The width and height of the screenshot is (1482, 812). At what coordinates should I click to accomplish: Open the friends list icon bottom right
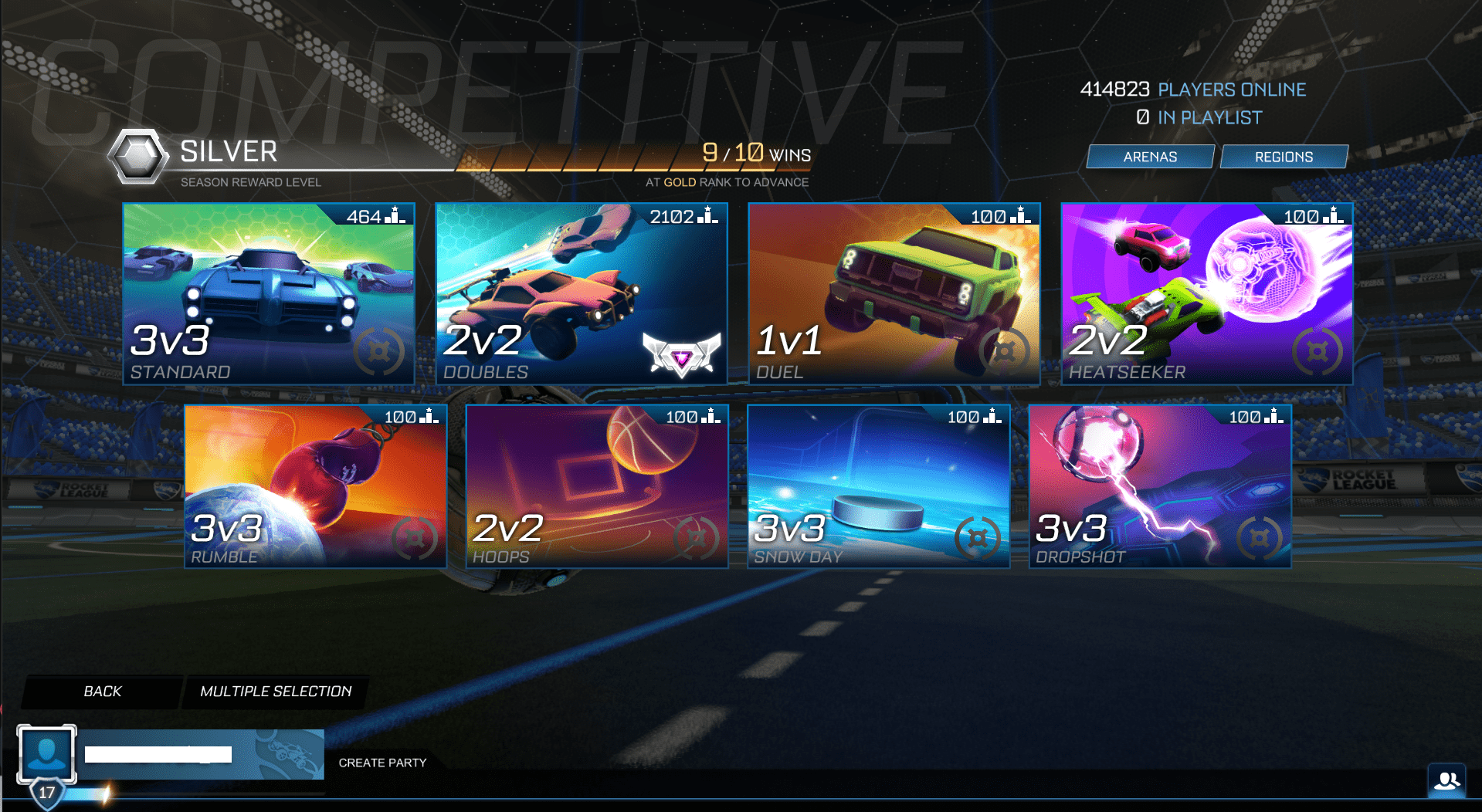1449,782
